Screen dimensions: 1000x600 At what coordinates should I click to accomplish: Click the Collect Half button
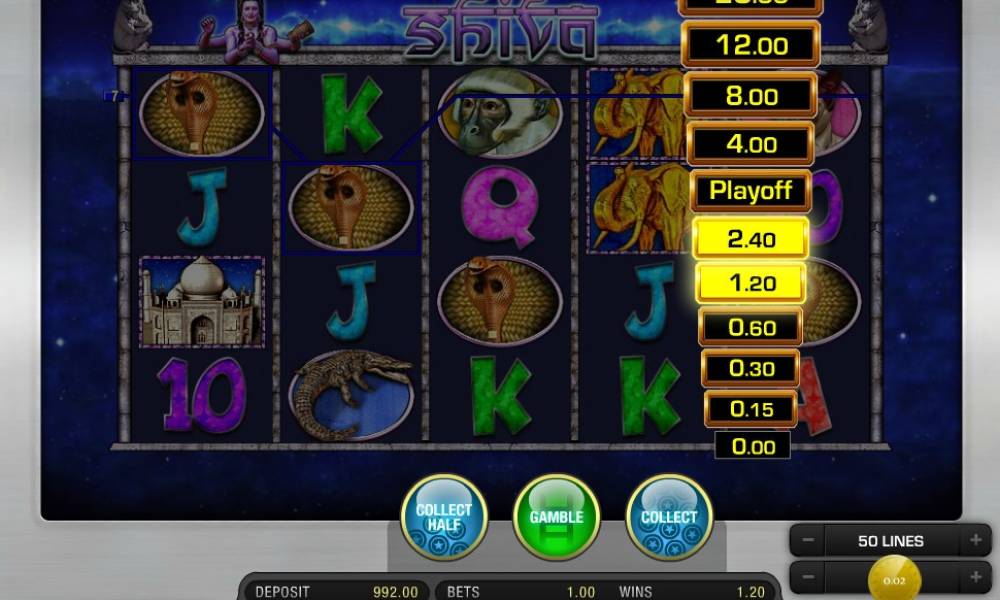click(x=443, y=517)
